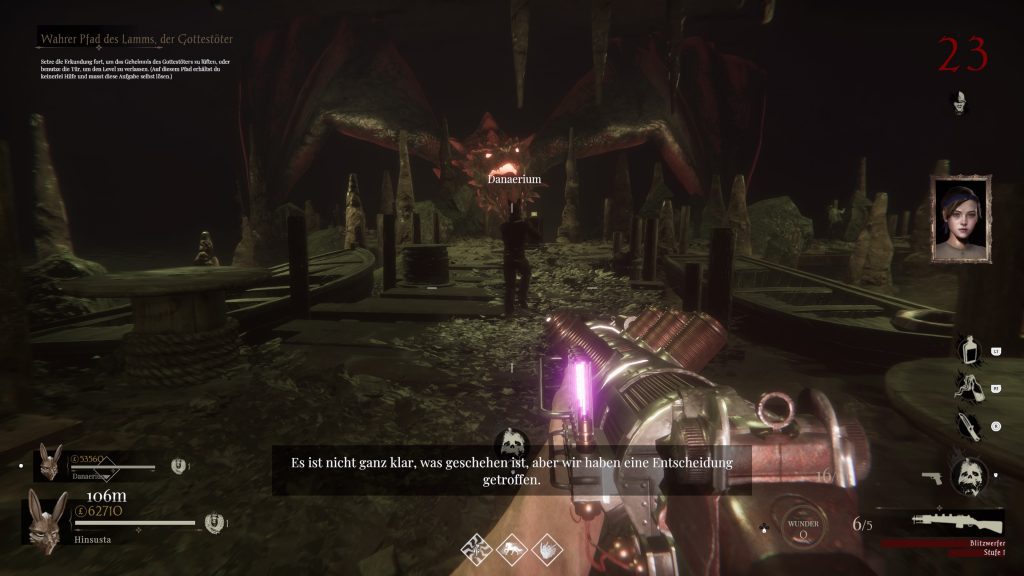Select the knife melee icon

pyautogui.click(x=967, y=424)
